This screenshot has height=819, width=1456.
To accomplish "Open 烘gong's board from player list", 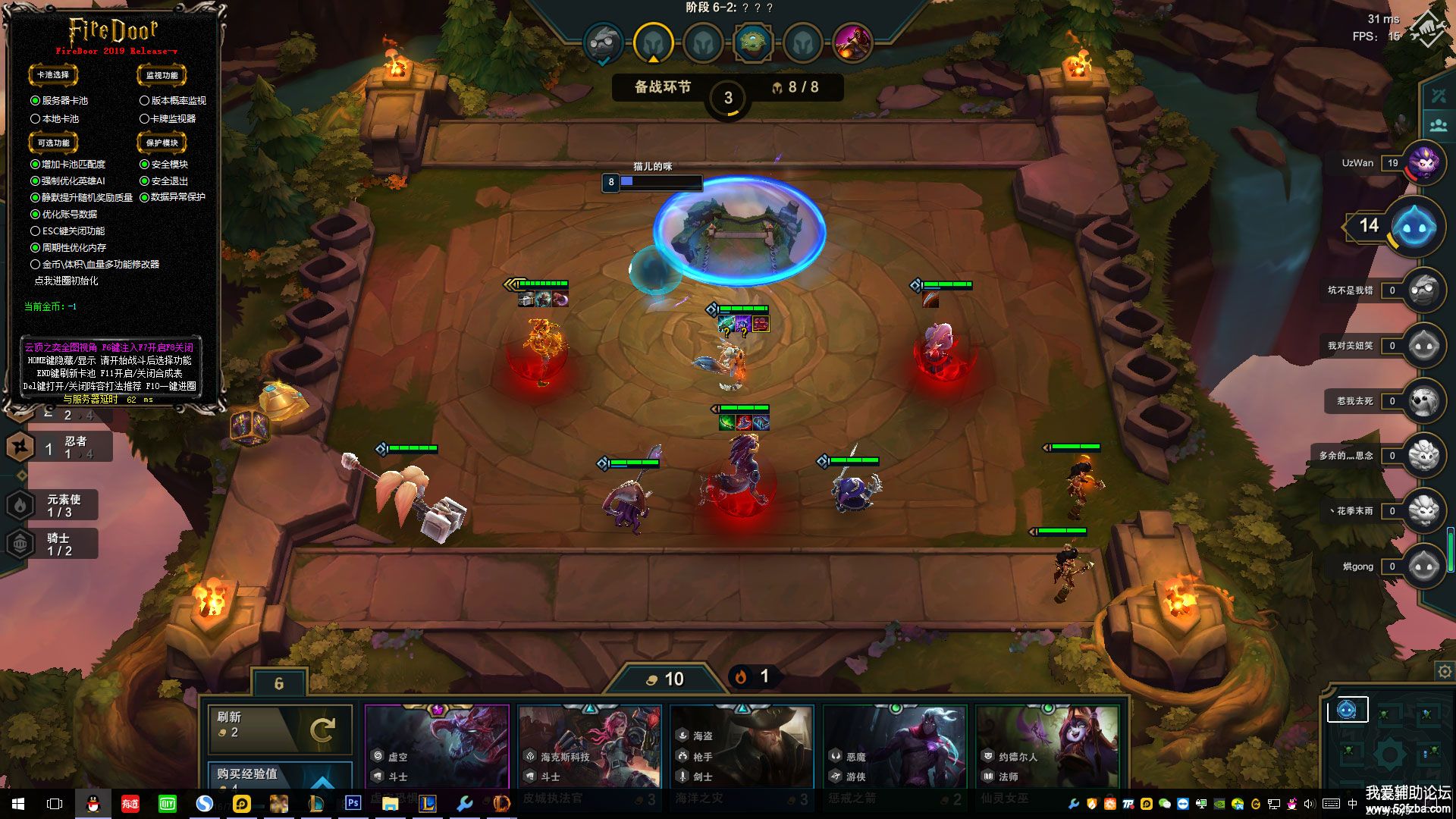I will pyautogui.click(x=1424, y=566).
